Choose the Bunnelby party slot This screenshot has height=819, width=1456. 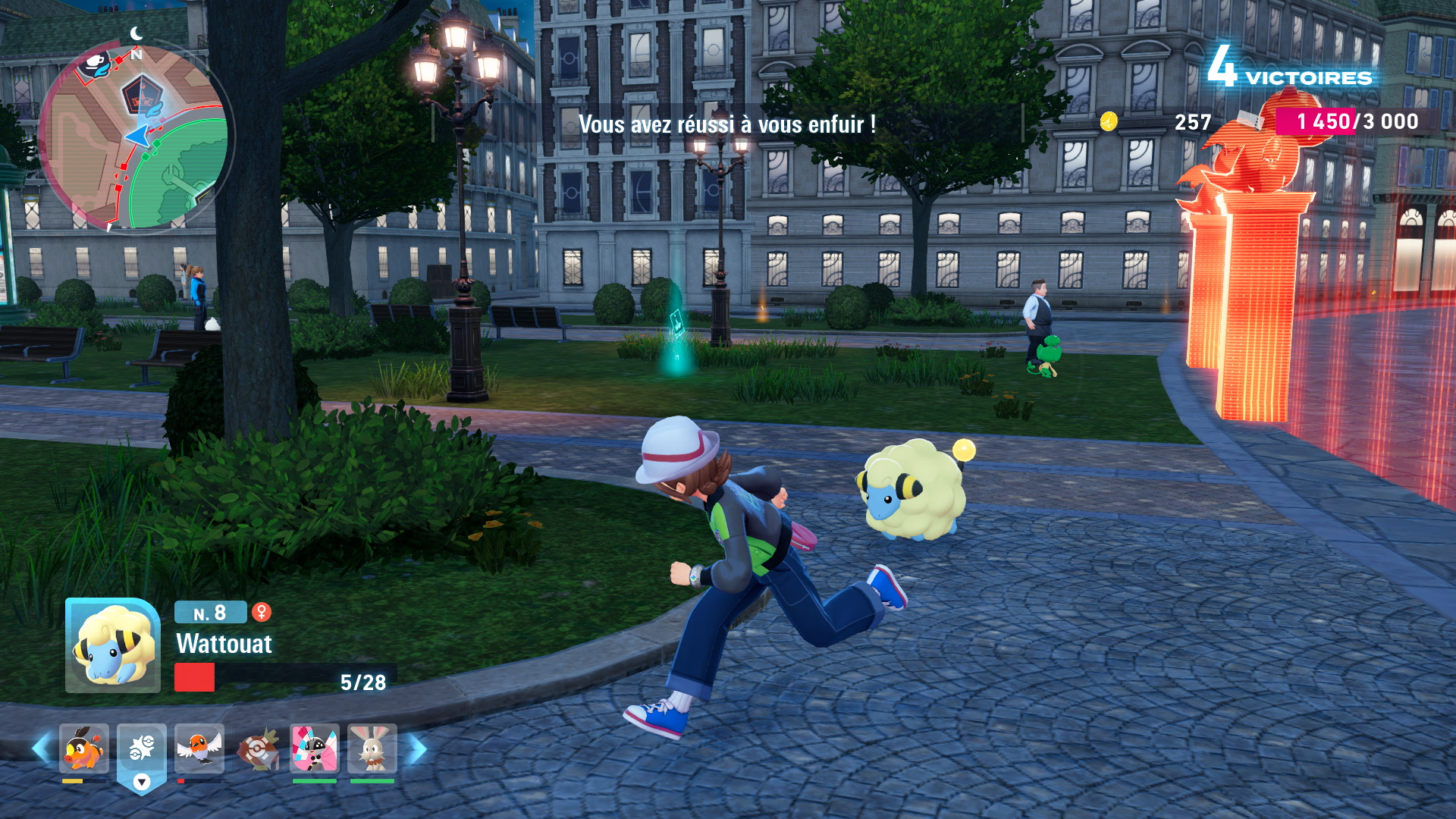click(x=372, y=748)
